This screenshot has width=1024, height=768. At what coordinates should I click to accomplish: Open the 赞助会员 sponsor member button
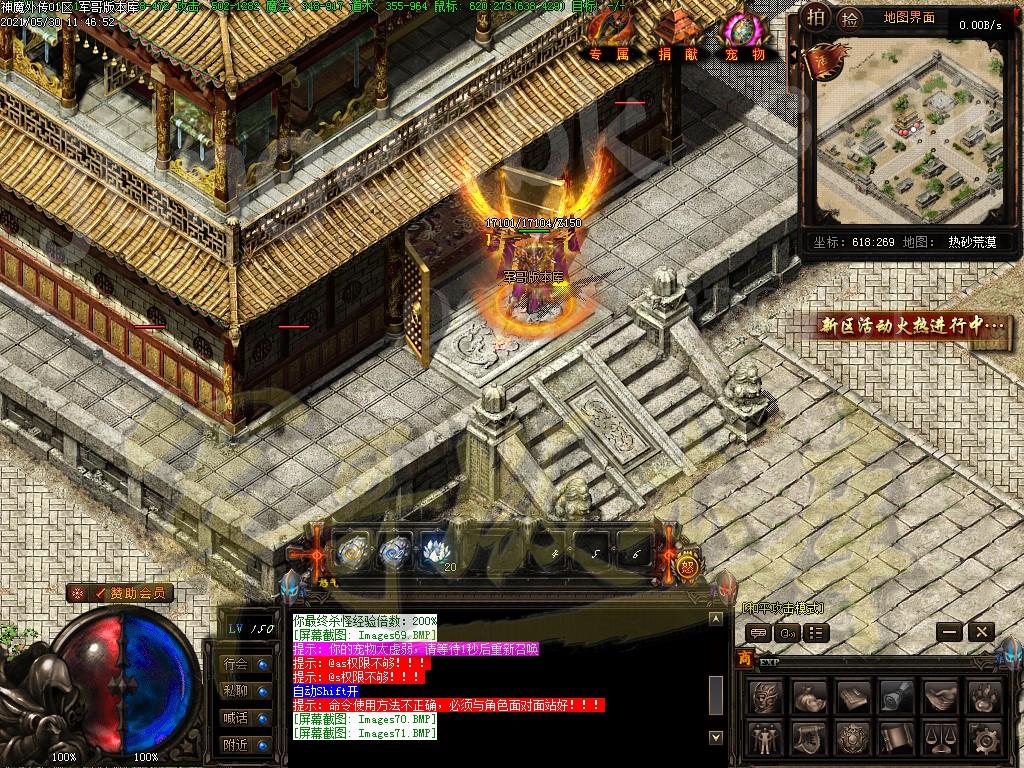click(121, 593)
